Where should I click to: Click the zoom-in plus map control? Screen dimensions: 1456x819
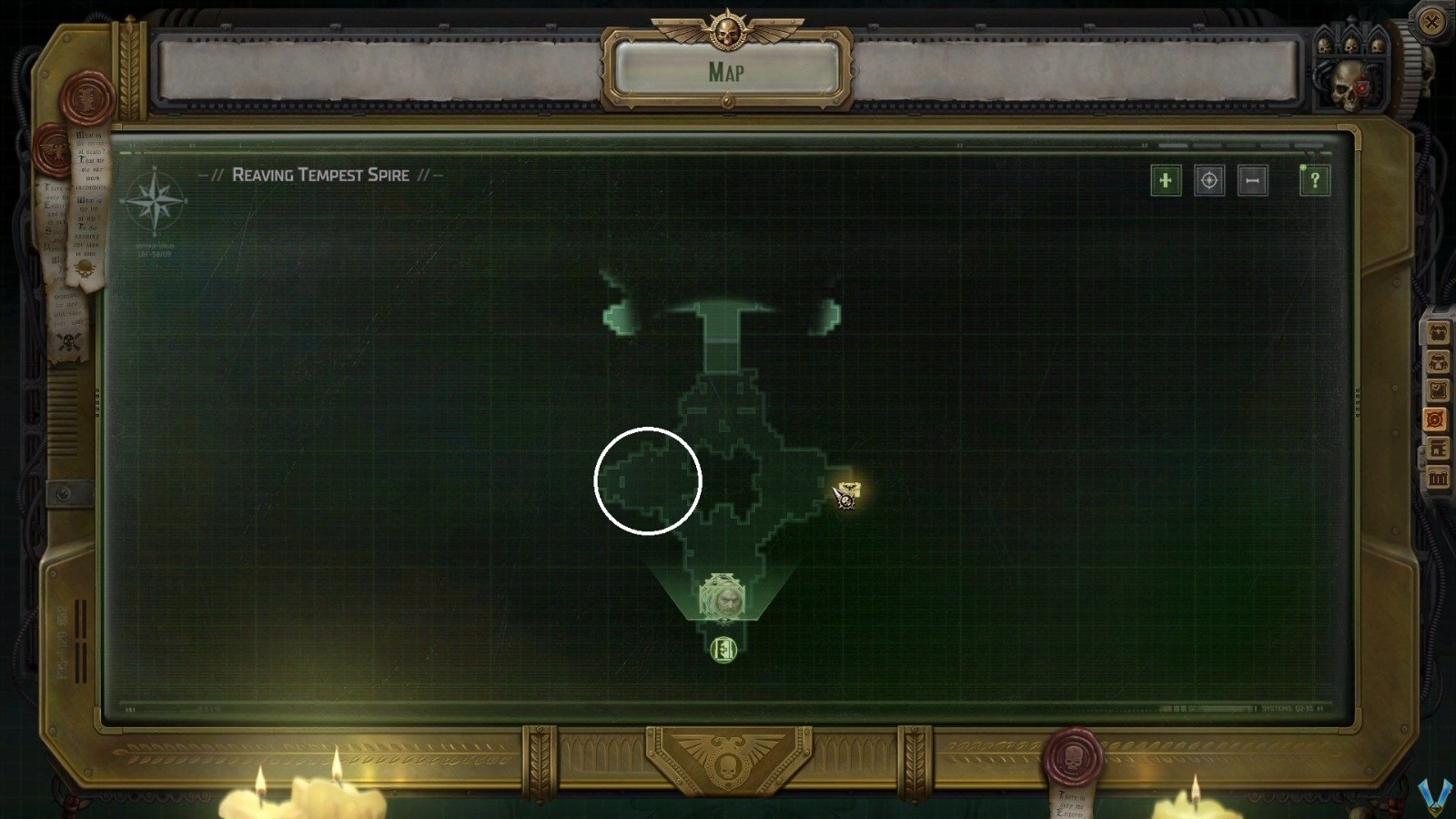(1166, 180)
